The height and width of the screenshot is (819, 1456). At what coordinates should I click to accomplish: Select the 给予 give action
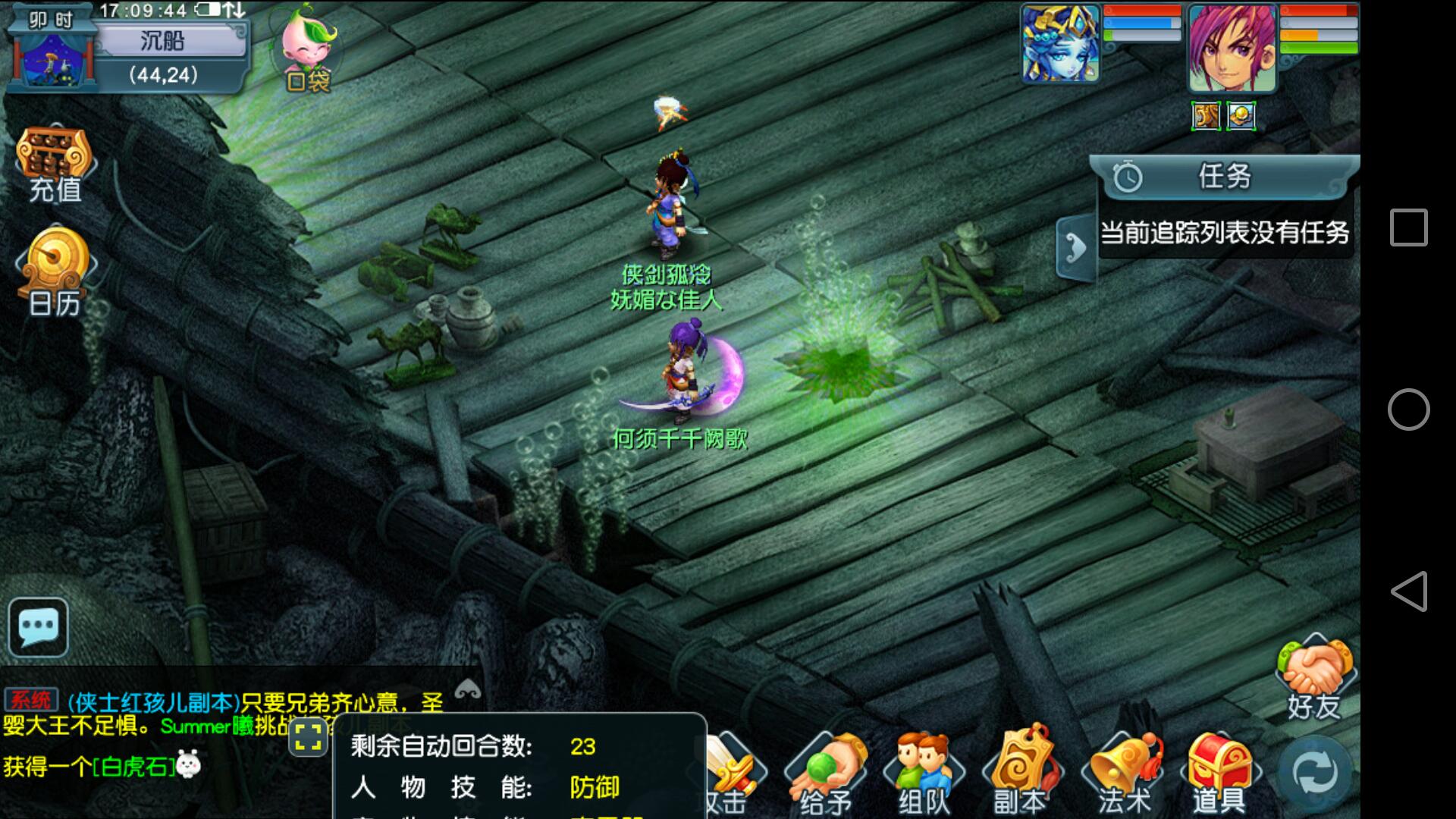point(825,772)
